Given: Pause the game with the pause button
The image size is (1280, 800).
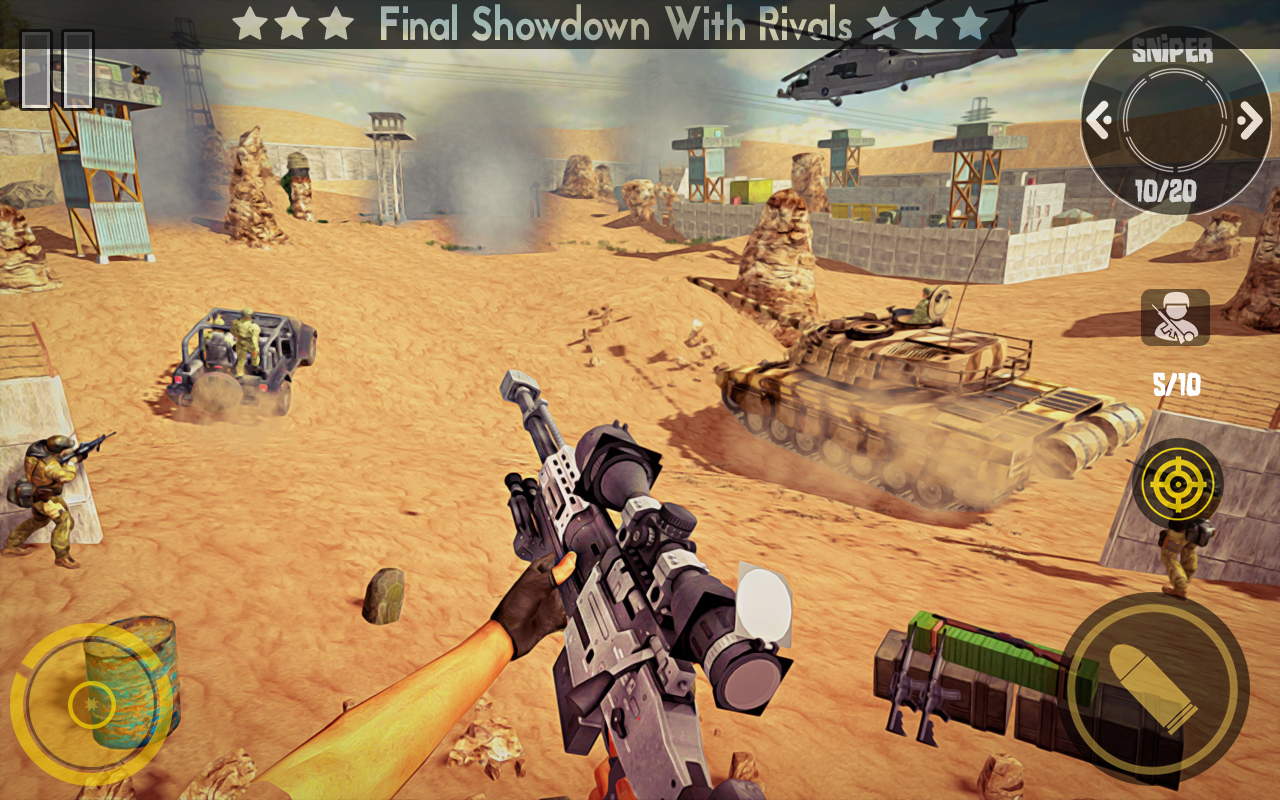Looking at the screenshot, I should (57, 69).
